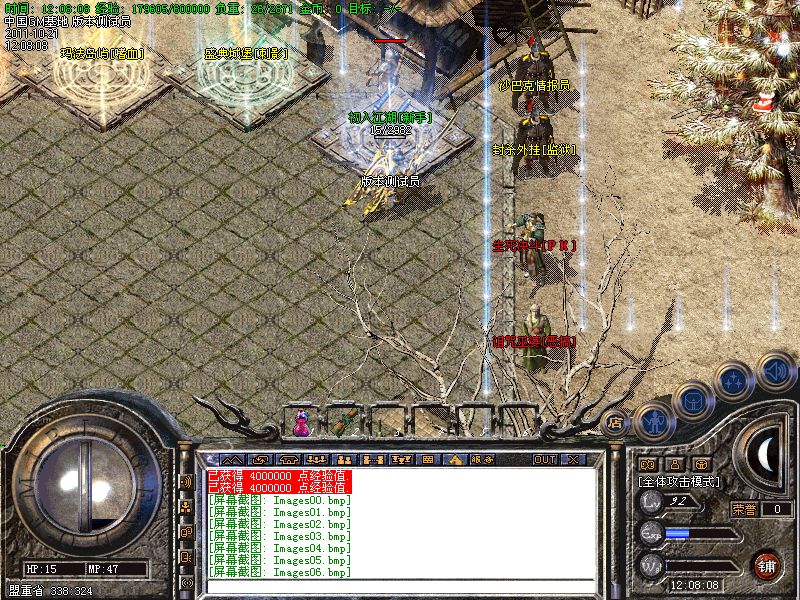Open the bag inventory round button
This screenshot has width=800, height=600.
(692, 401)
